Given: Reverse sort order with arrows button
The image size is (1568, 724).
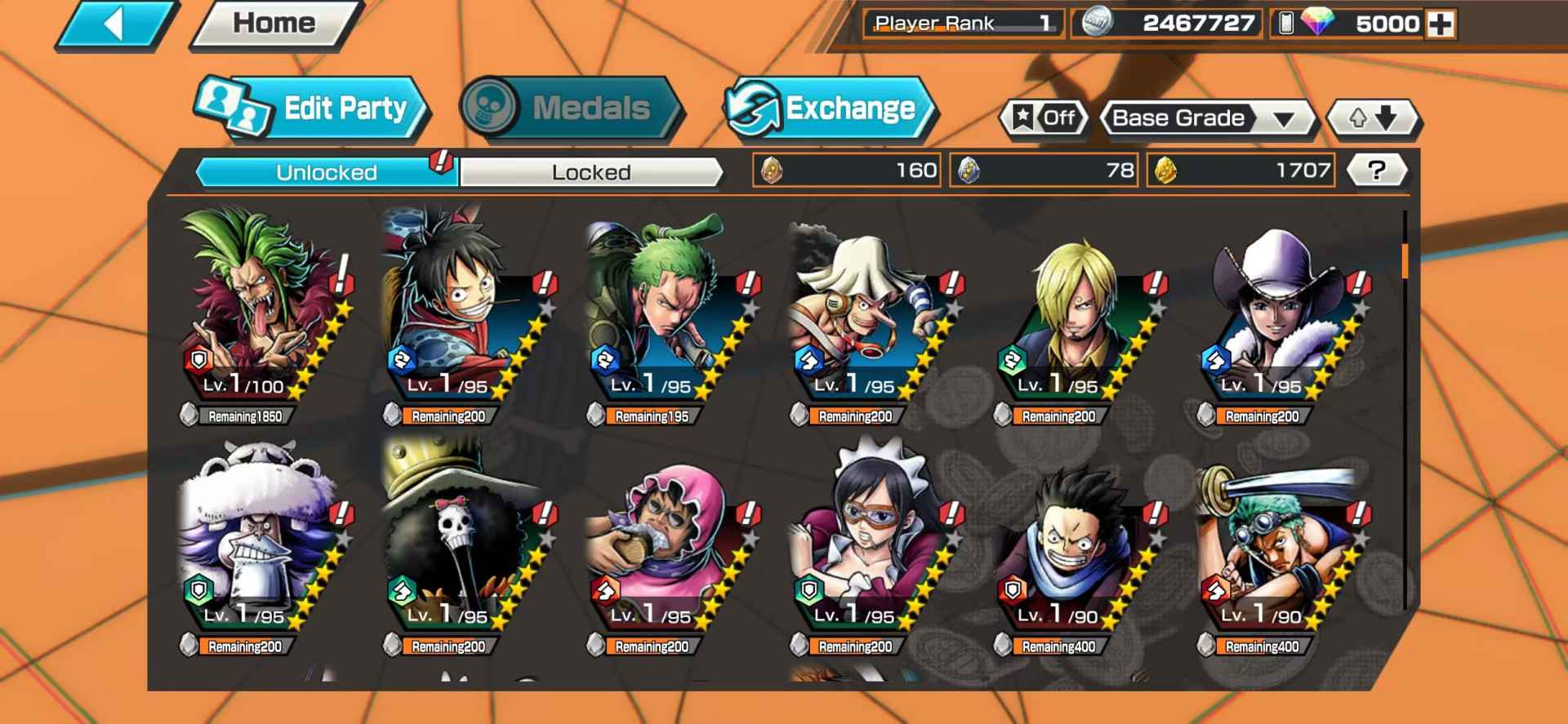Looking at the screenshot, I should pyautogui.click(x=1374, y=118).
